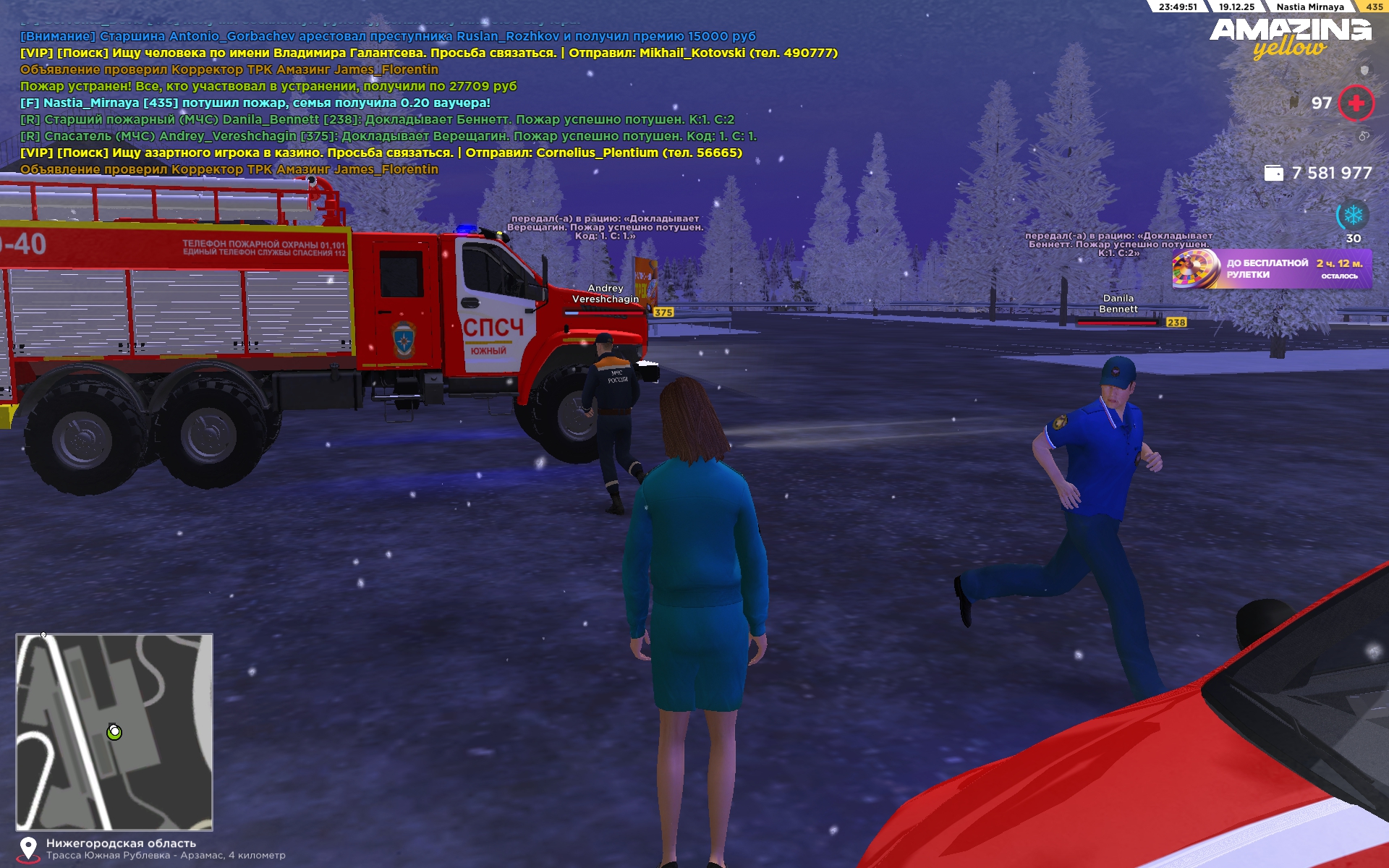
Task: Click the location pin icon
Action: pyautogui.click(x=28, y=848)
